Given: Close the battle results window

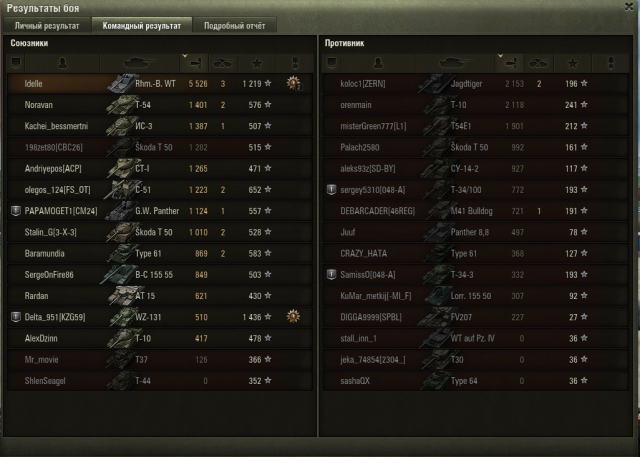Looking at the screenshot, I should tap(627, 7).
